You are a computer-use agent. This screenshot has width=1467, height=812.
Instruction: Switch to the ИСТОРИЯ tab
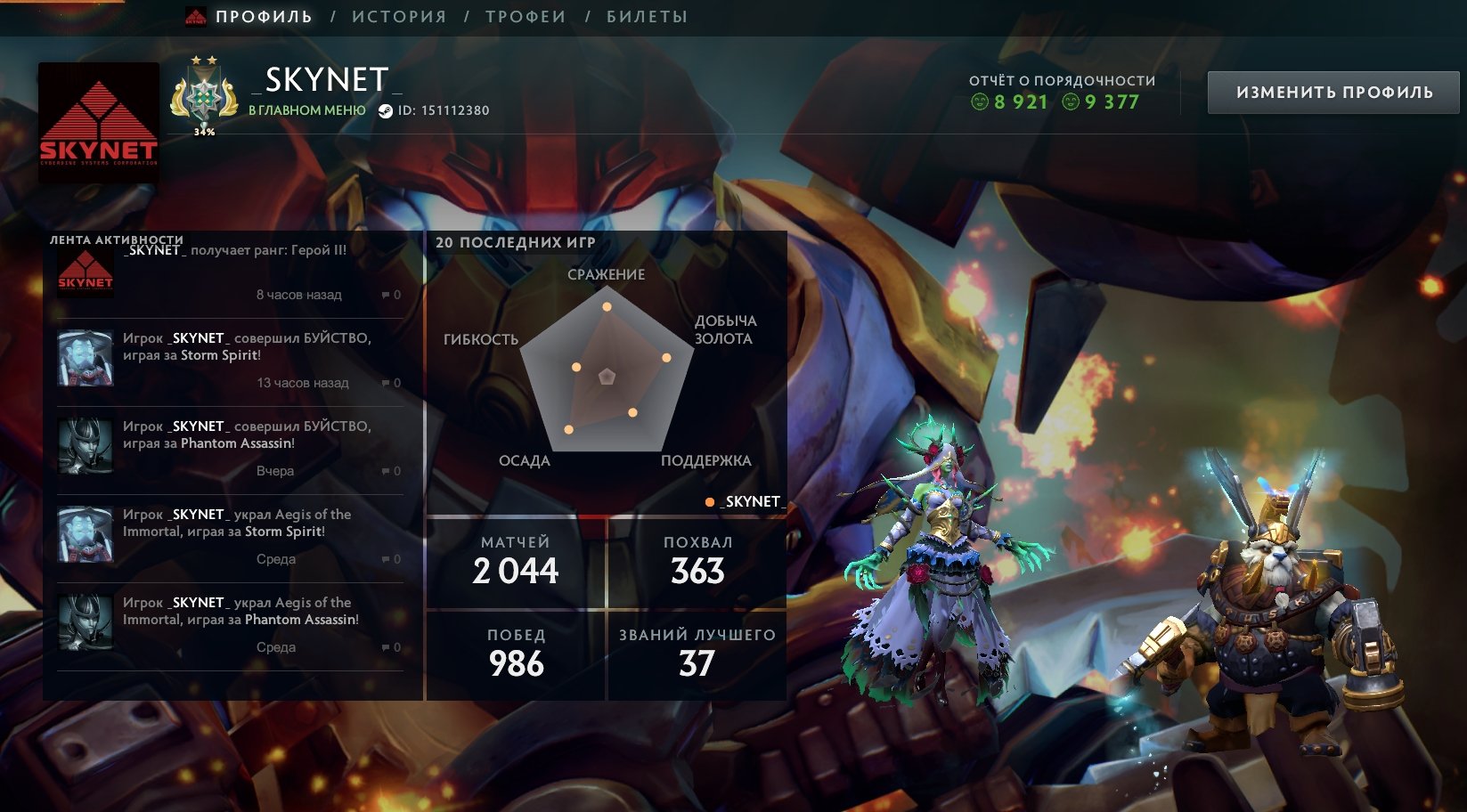[x=398, y=15]
